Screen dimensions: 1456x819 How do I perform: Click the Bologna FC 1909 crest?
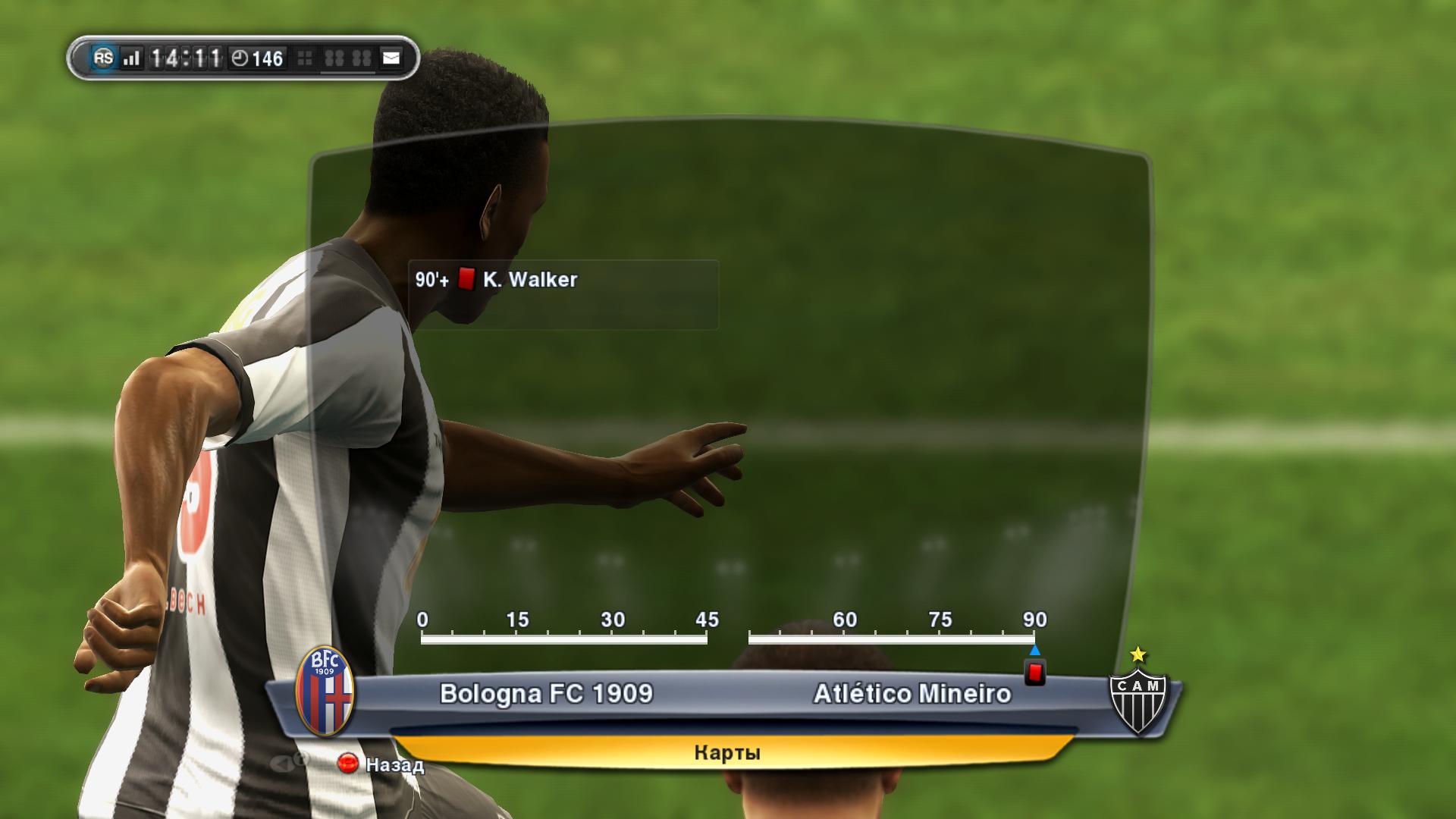click(x=325, y=691)
